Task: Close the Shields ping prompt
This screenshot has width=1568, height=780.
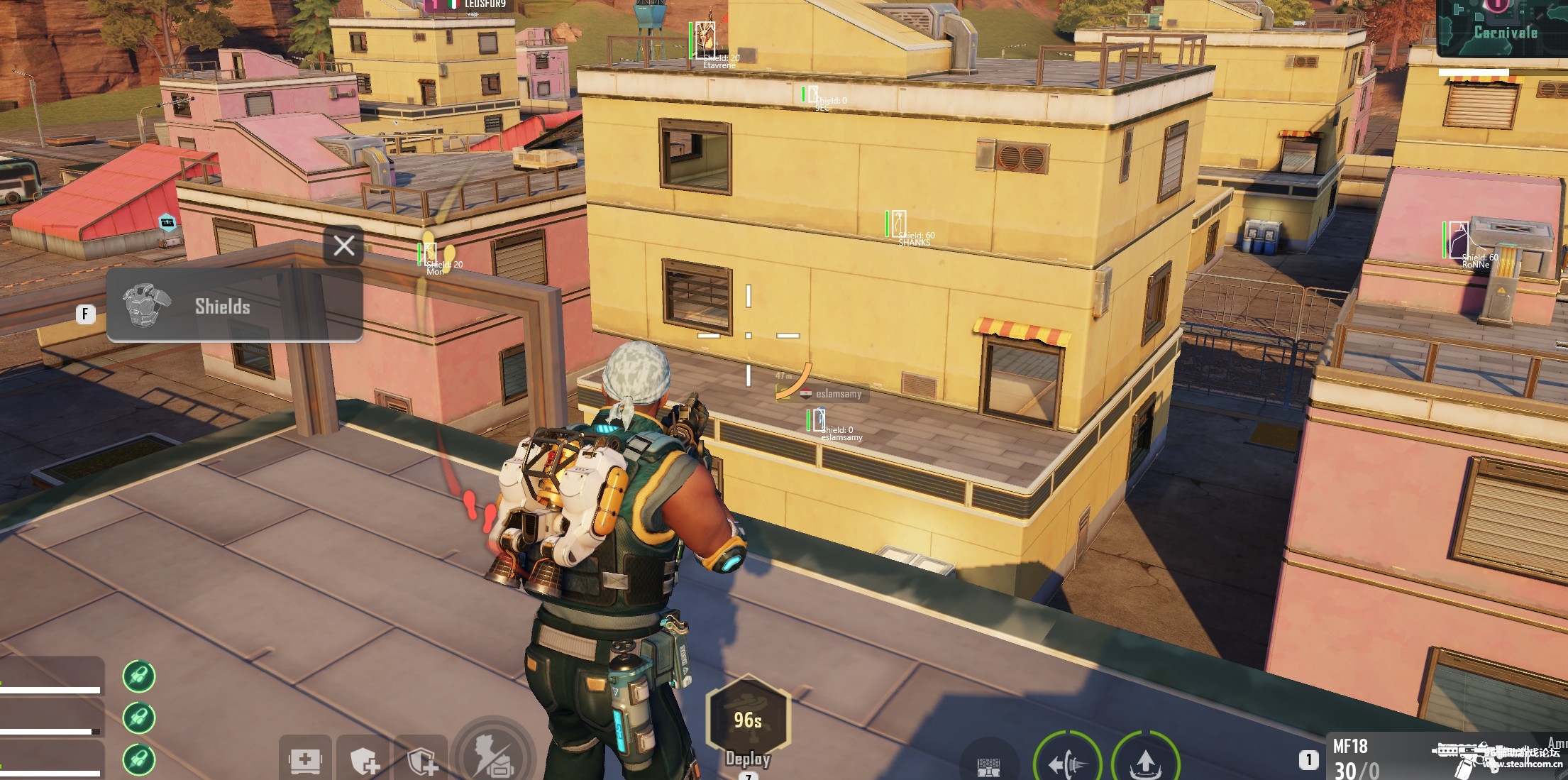Action: pos(344,246)
